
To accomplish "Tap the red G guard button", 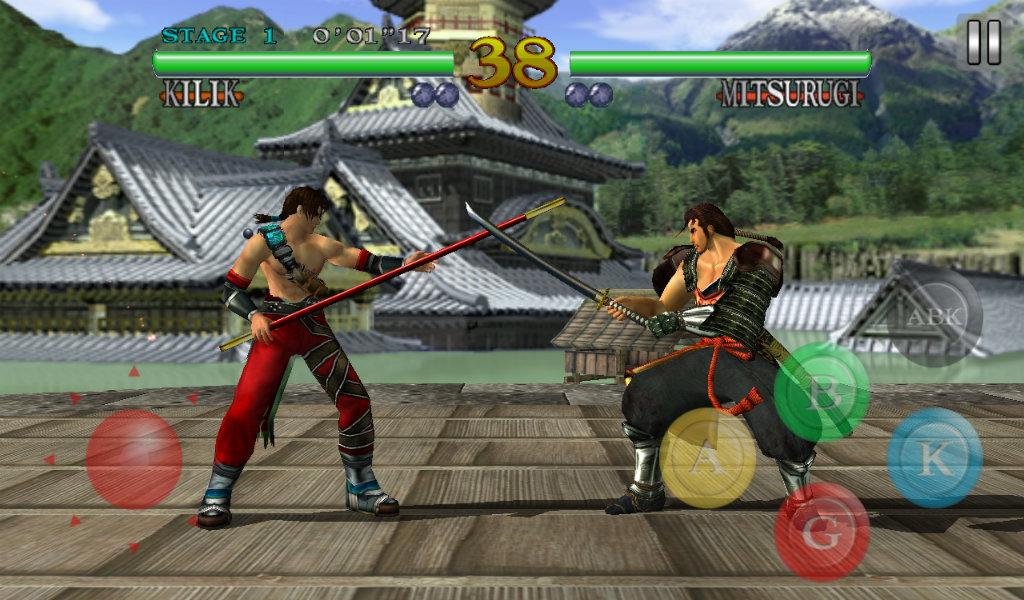I will 822,531.
